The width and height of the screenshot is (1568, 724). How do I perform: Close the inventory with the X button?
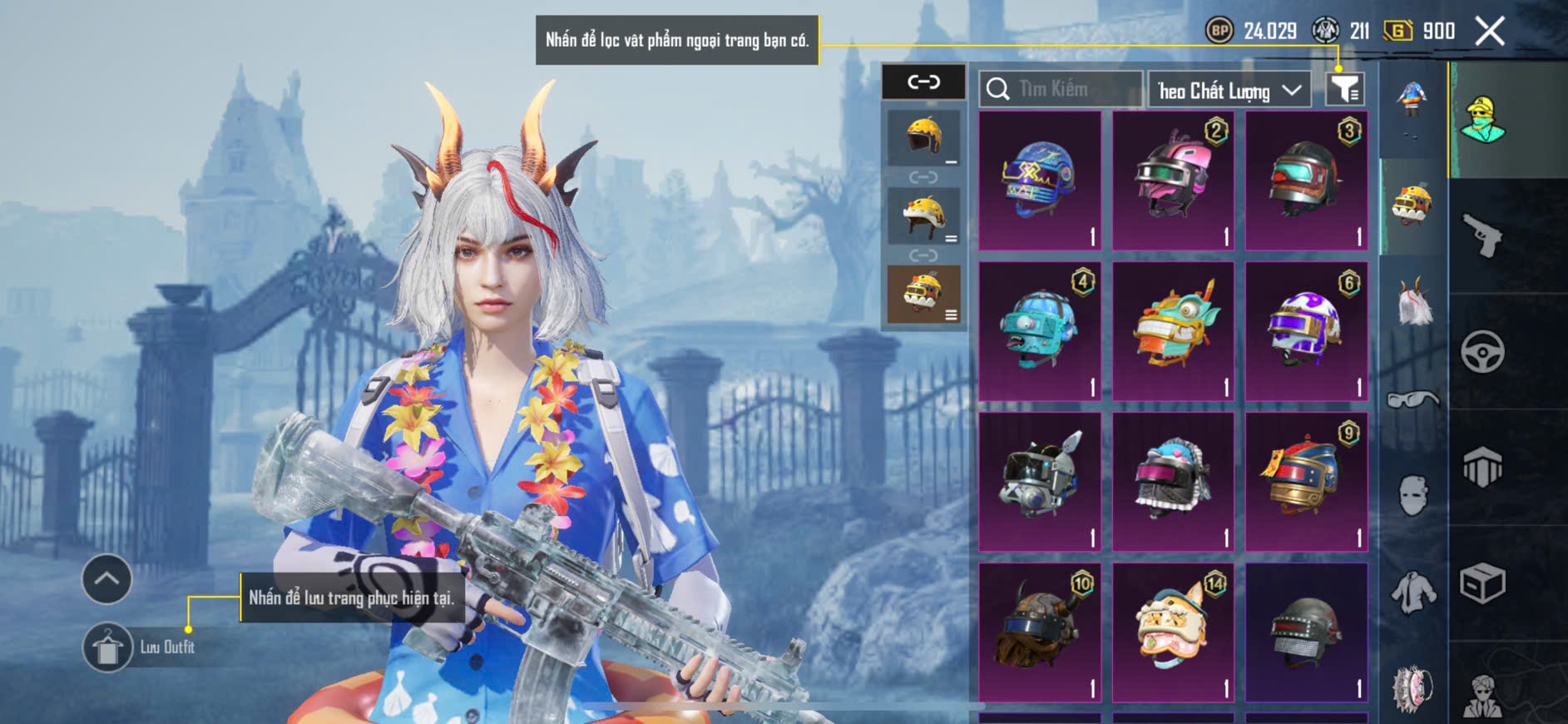[x=1489, y=32]
